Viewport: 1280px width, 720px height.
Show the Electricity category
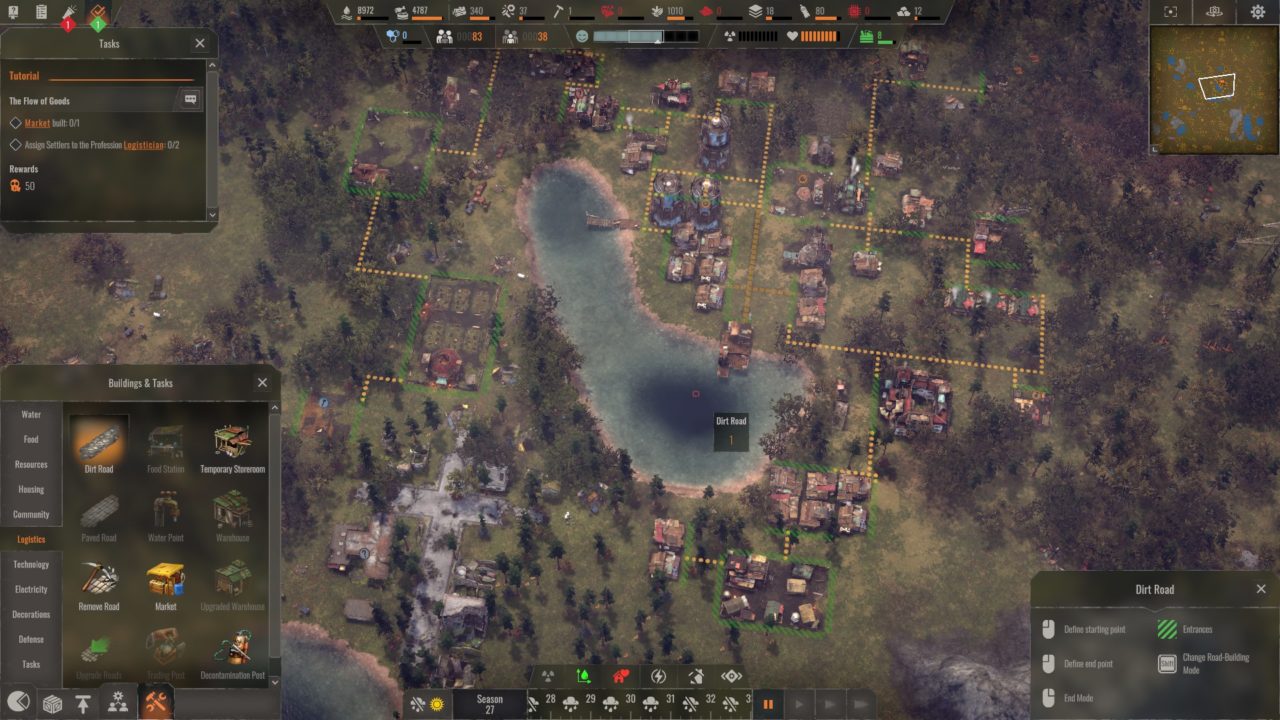(31, 590)
